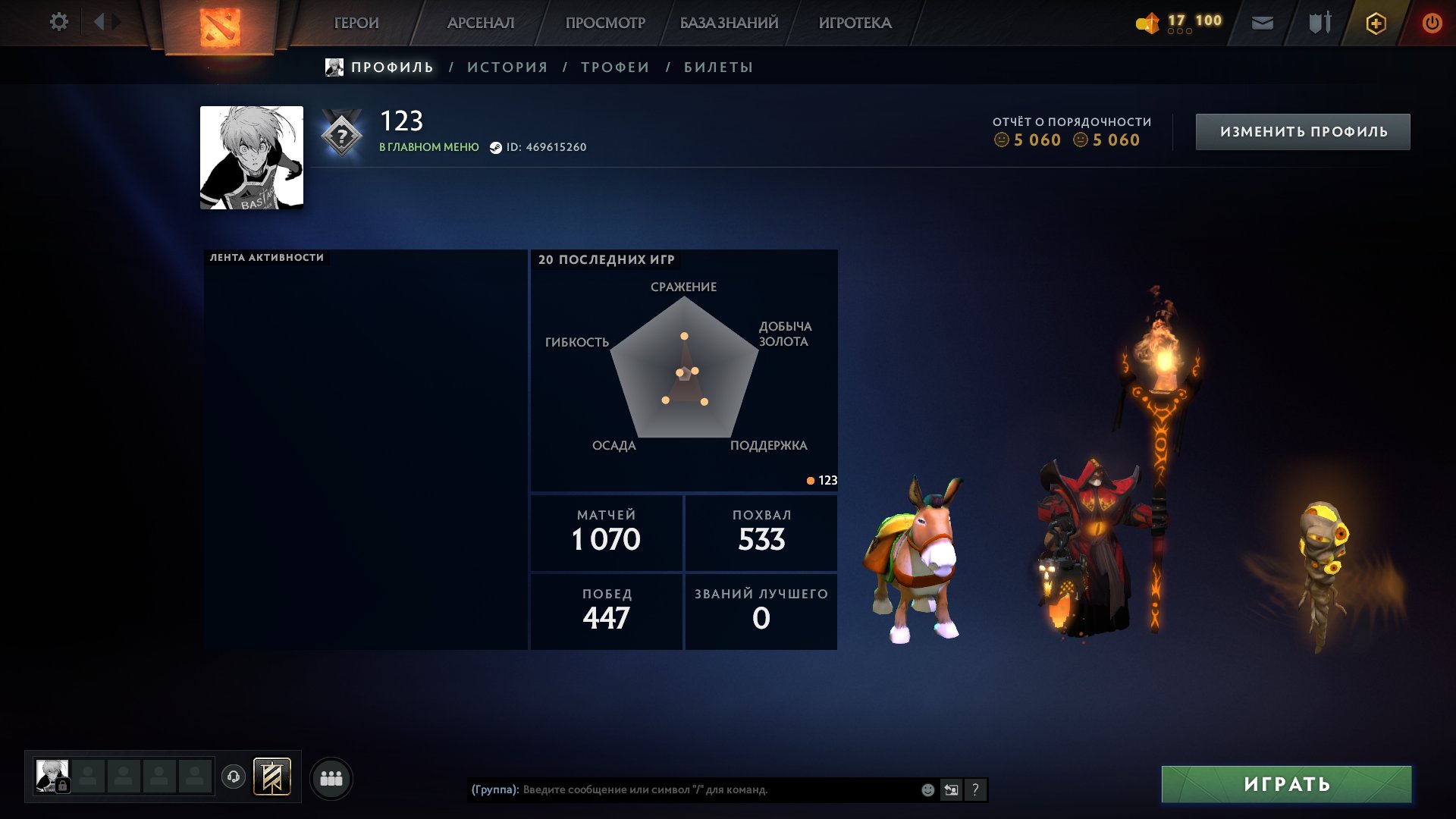Click the red power quit button
This screenshot has width=1456, height=819.
click(x=1432, y=24)
